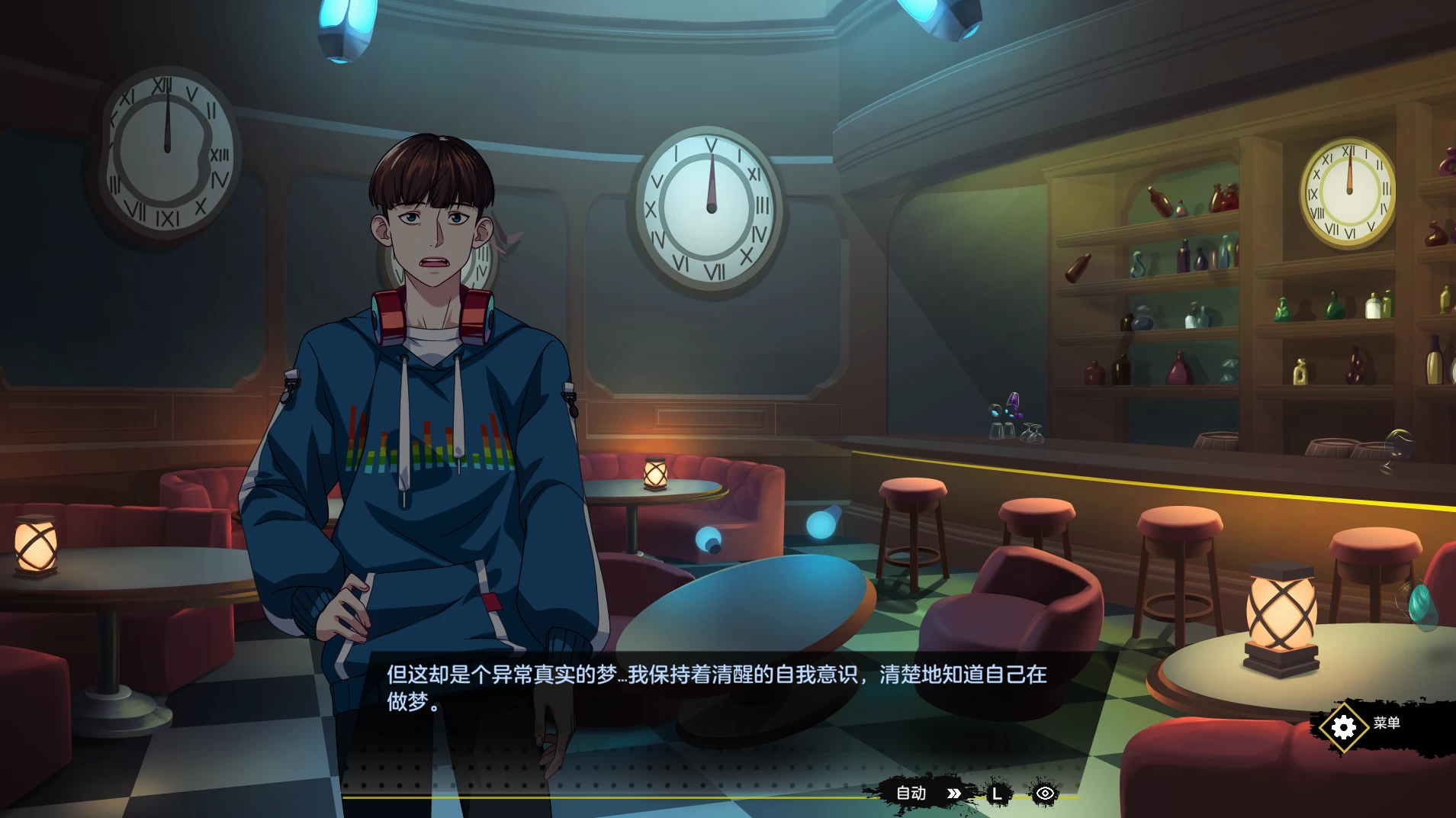Open the 菜单 gear menu

tap(1344, 726)
